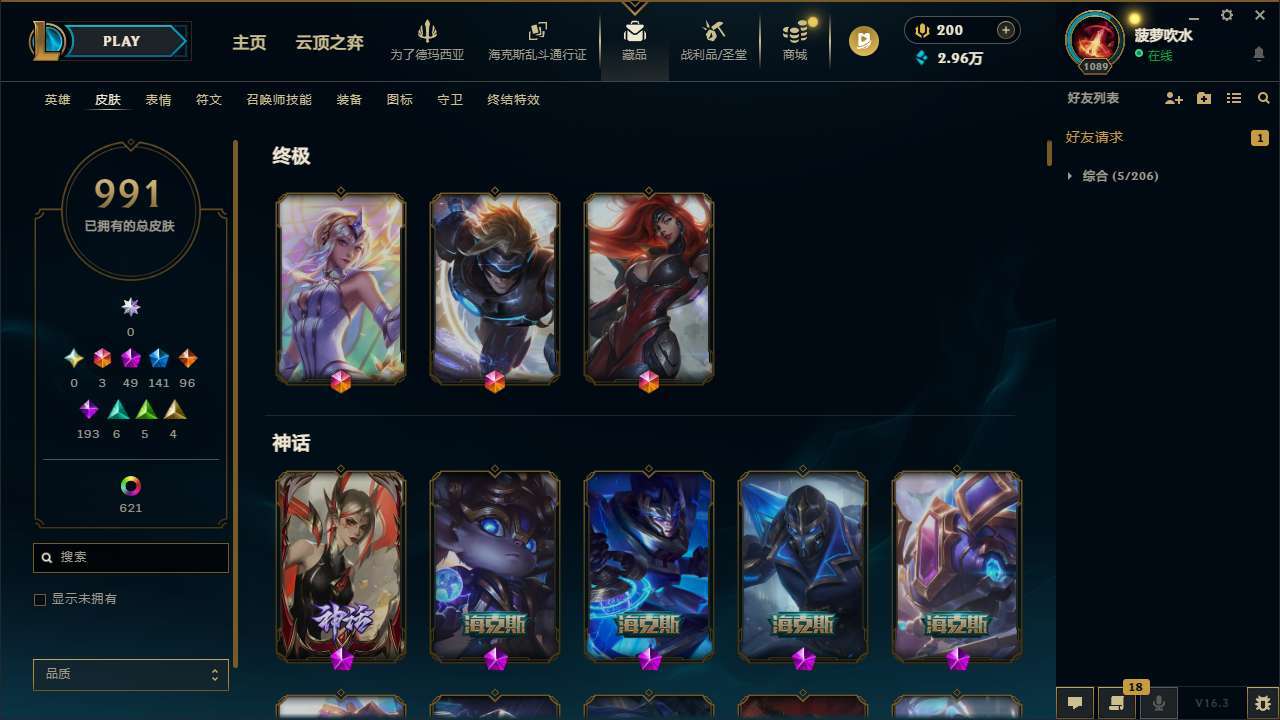
Task: Mute the microphone
Action: (1158, 703)
